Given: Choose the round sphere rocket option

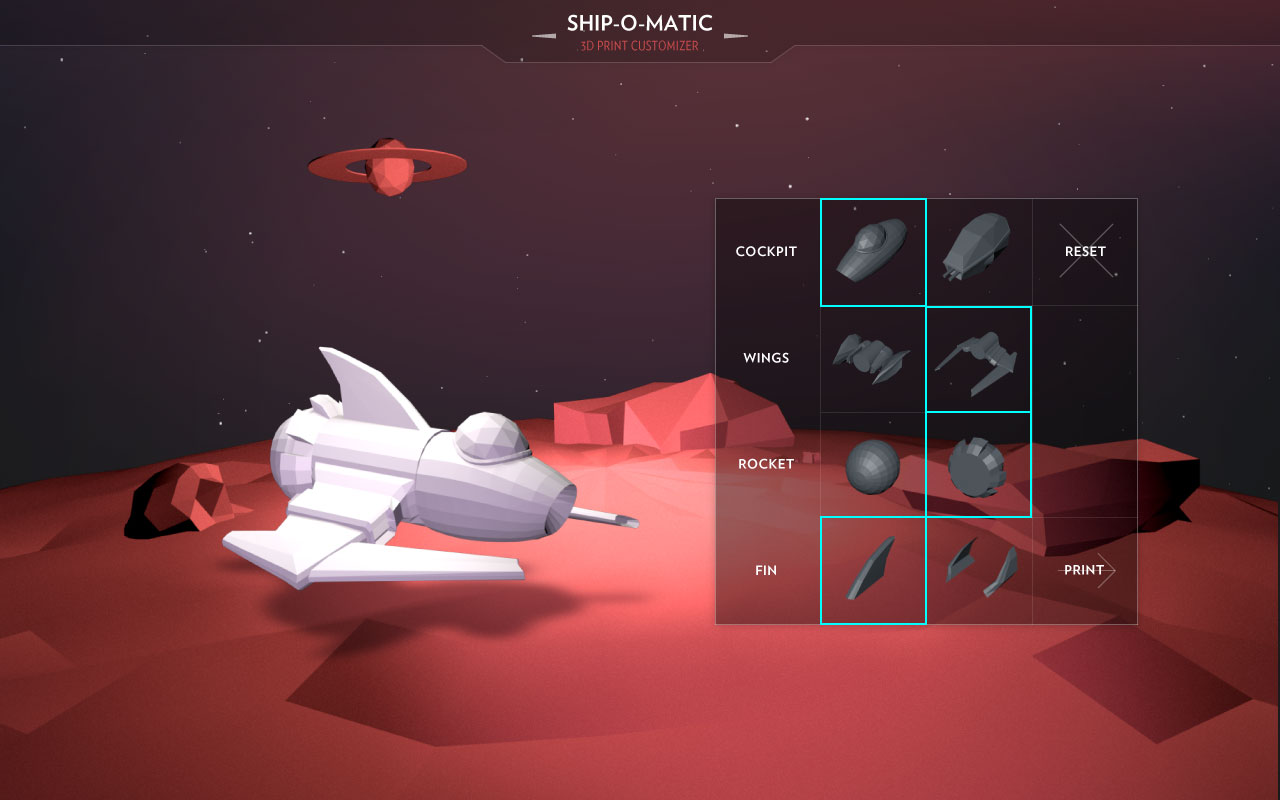Looking at the screenshot, I should (873, 465).
